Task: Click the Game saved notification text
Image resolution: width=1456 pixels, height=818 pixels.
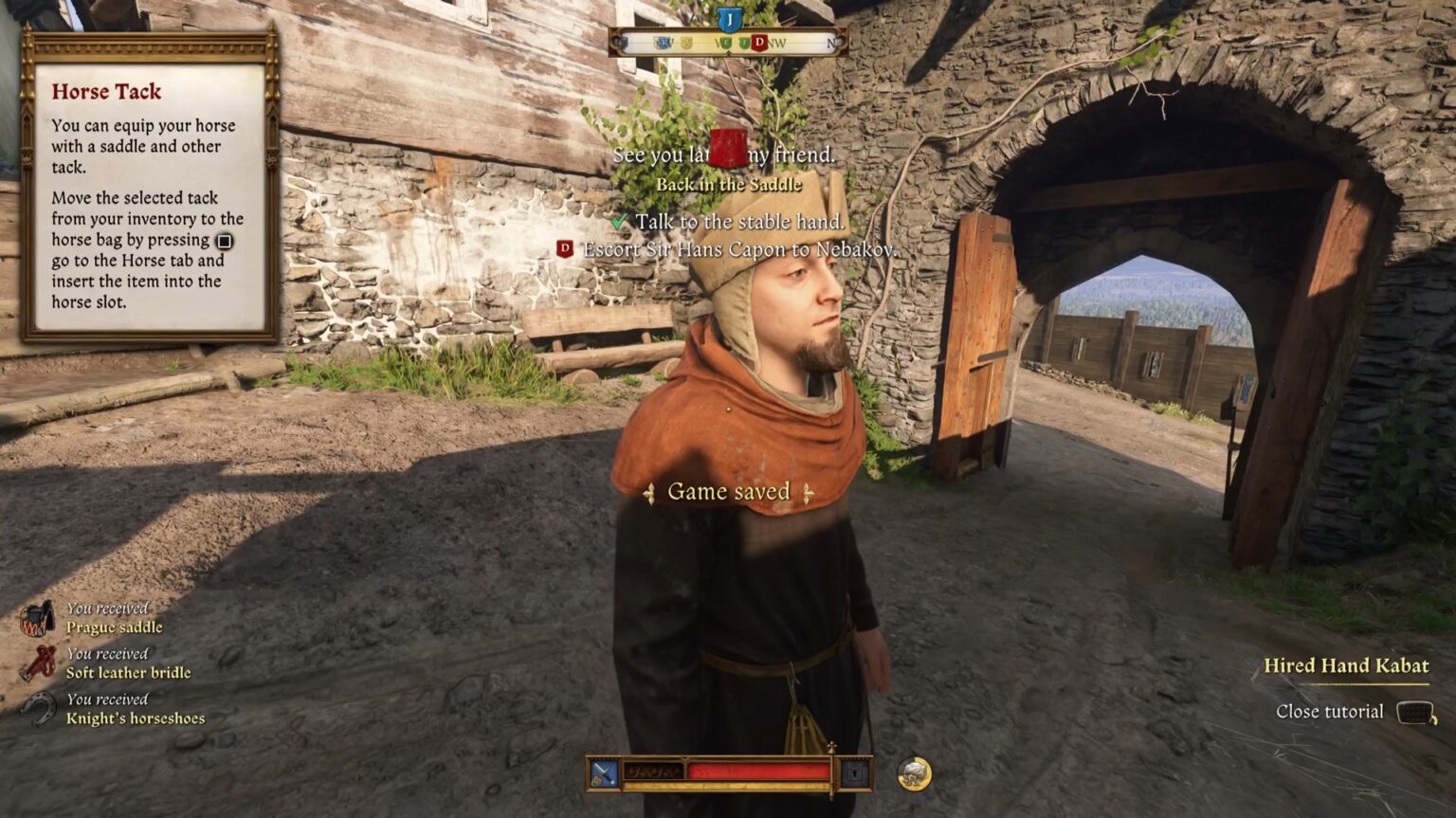Action: (728, 491)
